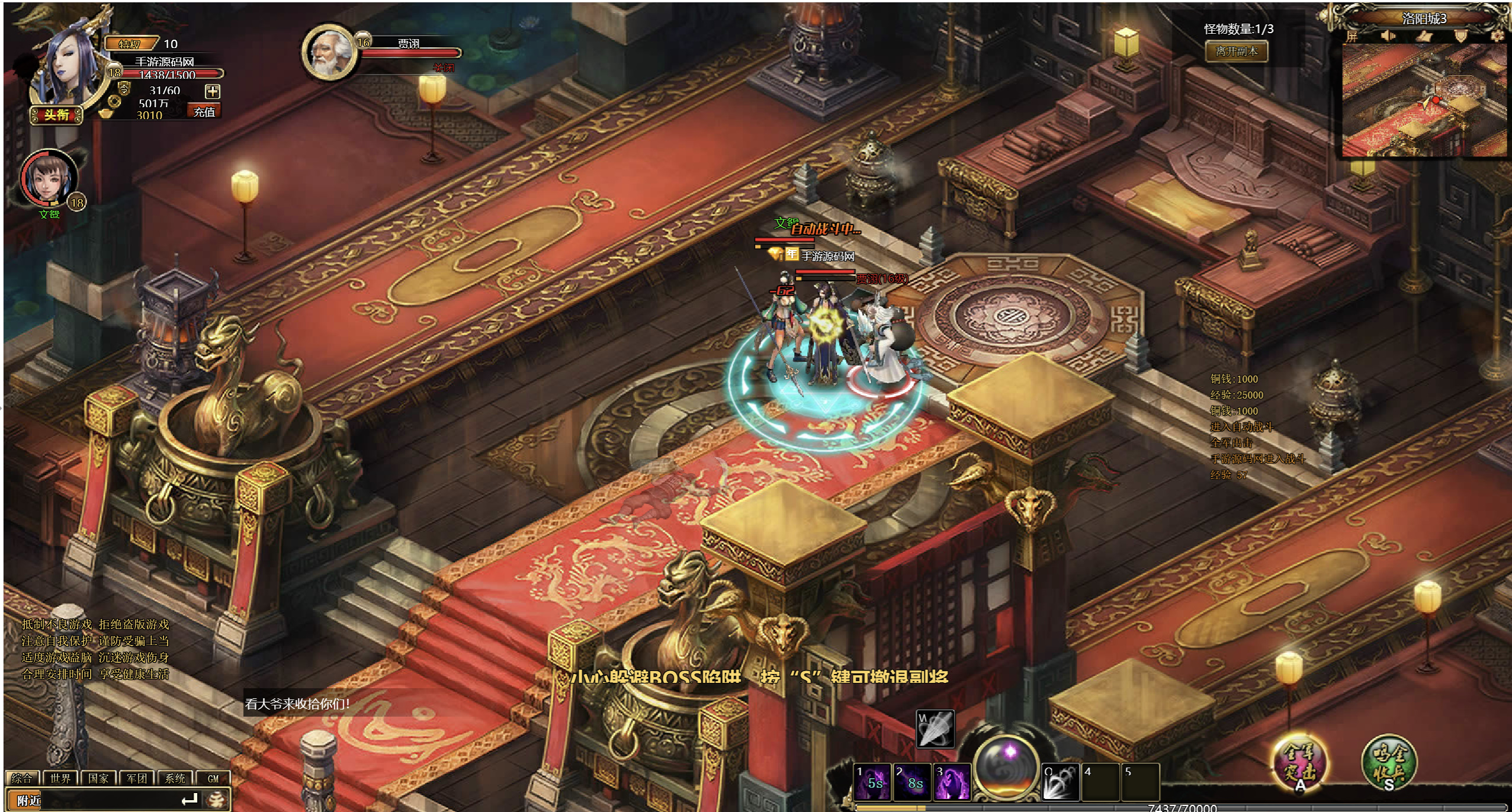Viewport: 1512px width, 812px height.
Task: Switch to the 世界 chat tab
Action: point(60,778)
